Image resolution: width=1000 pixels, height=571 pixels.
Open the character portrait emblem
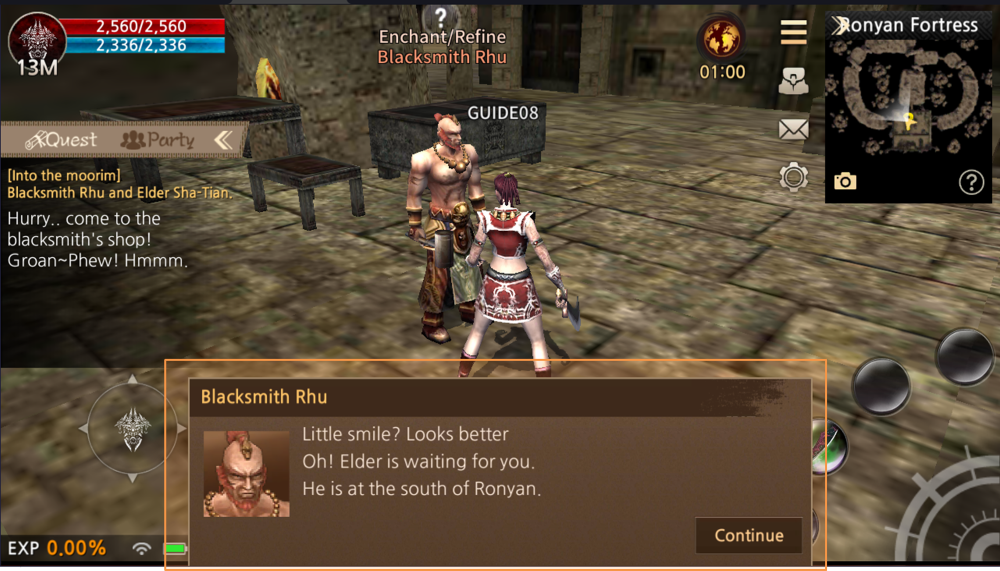click(37, 40)
